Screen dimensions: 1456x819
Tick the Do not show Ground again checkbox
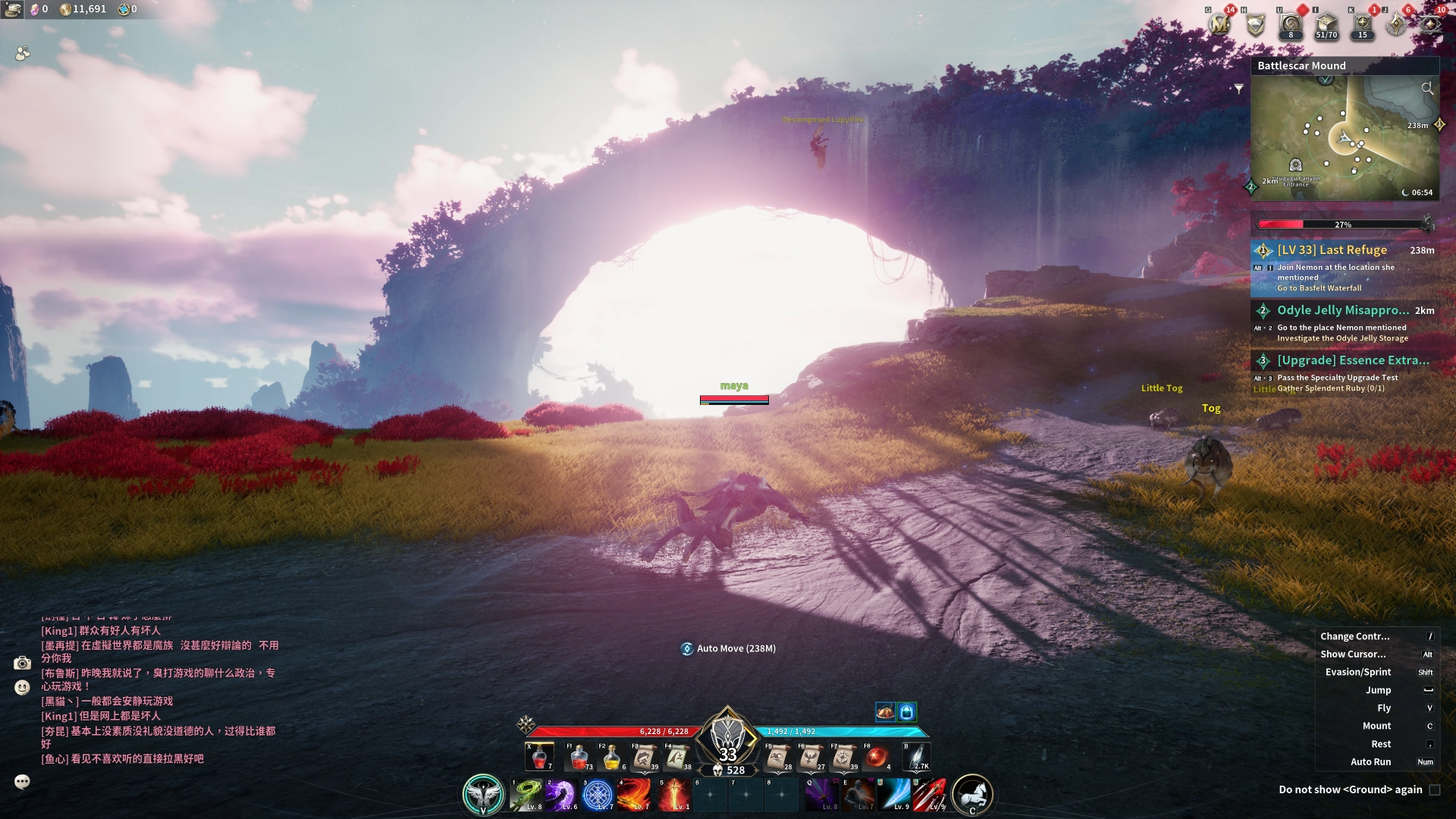point(1435,790)
